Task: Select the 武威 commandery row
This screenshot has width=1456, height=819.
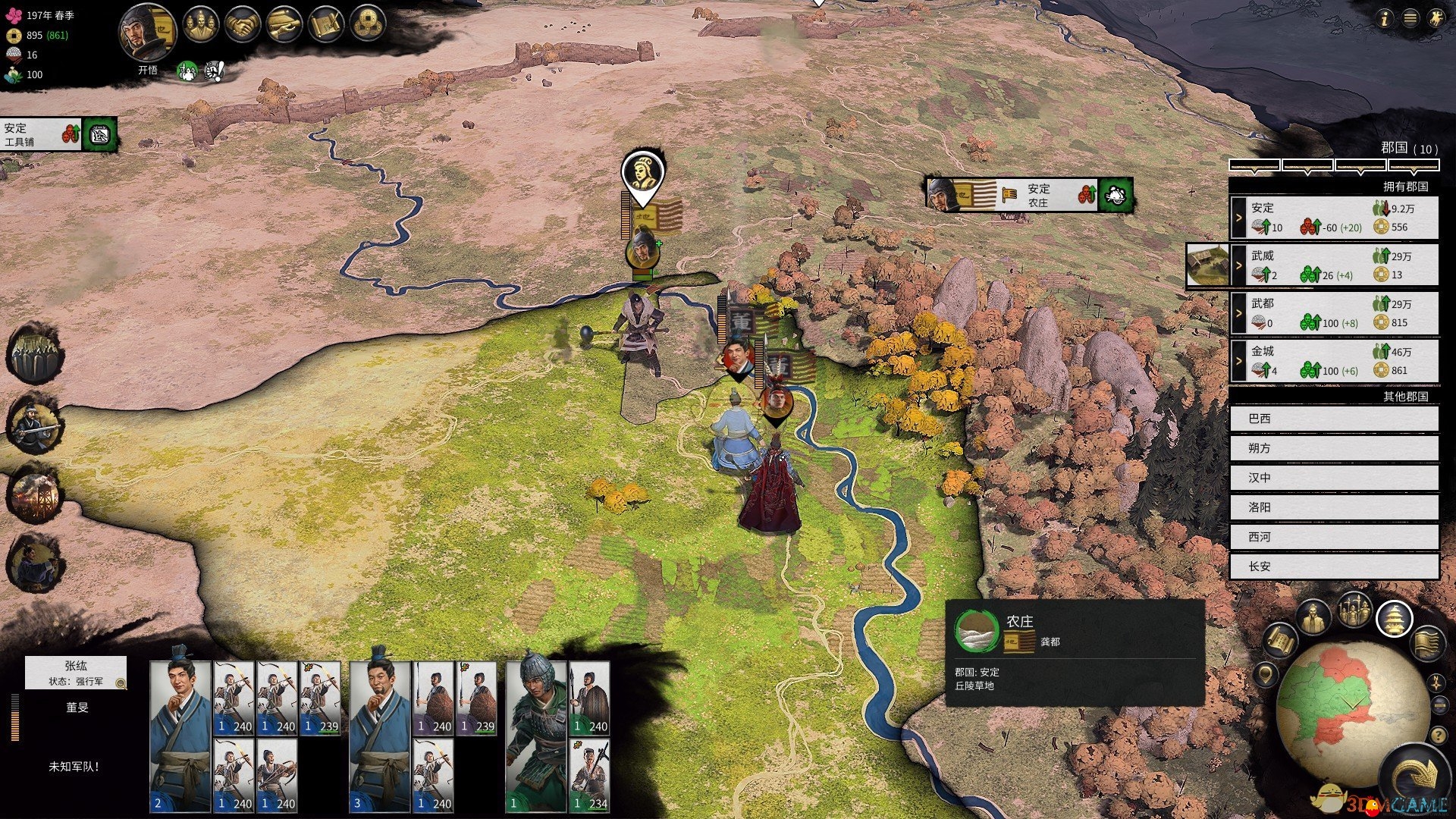Action: (1333, 265)
